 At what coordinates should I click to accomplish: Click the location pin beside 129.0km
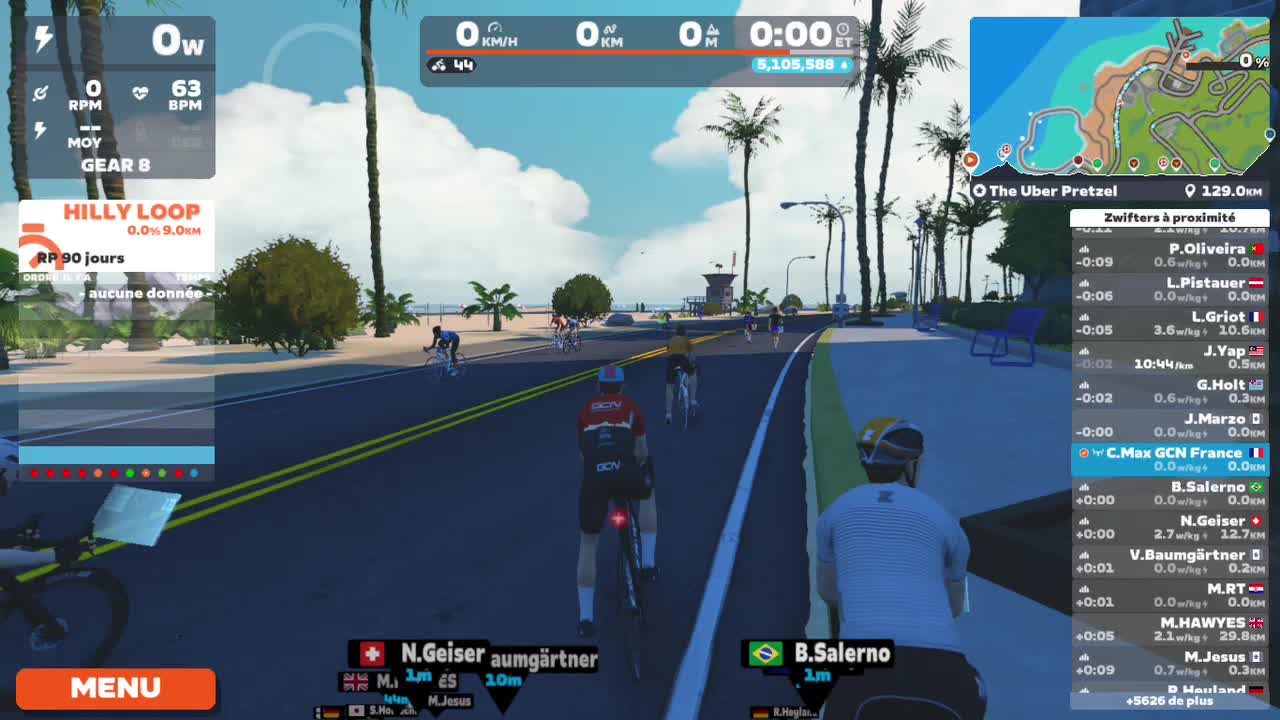(1190, 191)
